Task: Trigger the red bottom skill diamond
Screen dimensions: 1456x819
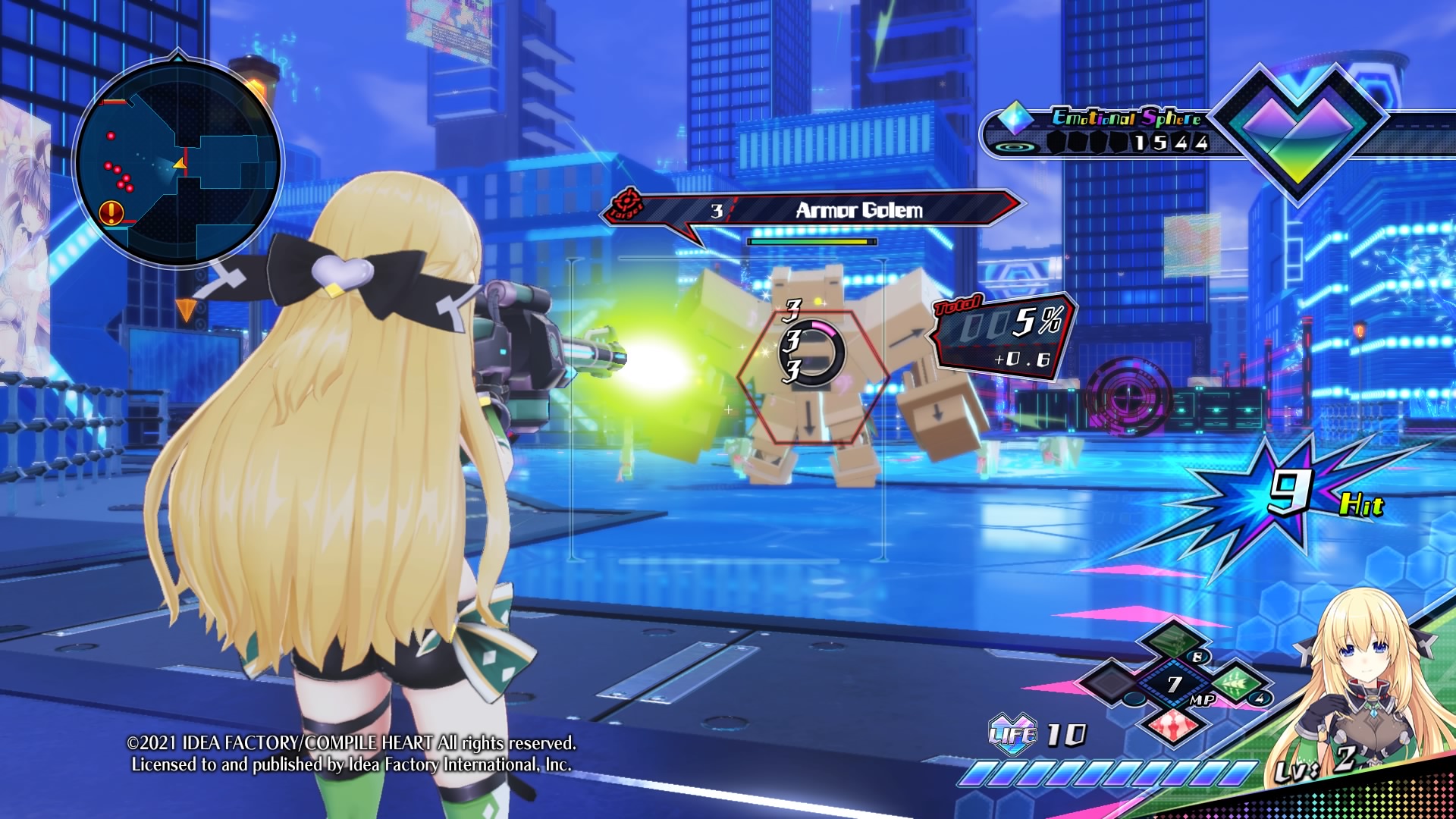Action: tap(1174, 726)
